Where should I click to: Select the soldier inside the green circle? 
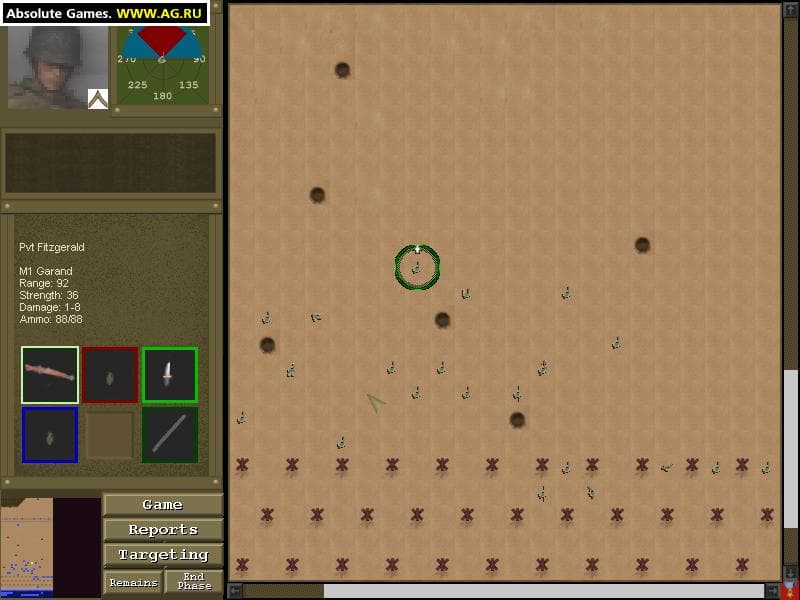pos(416,268)
